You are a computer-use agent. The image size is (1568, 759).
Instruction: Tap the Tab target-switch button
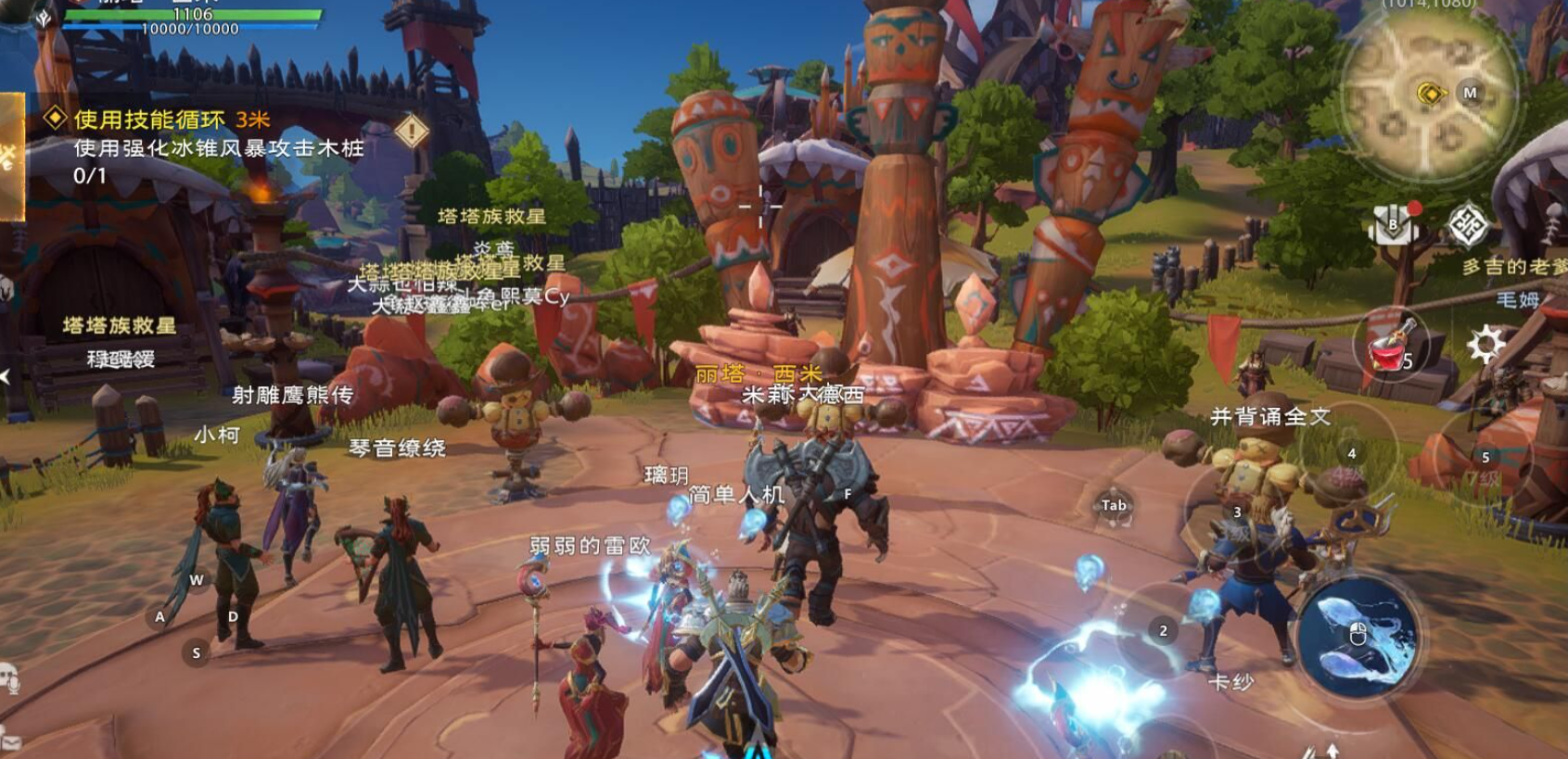(1114, 506)
